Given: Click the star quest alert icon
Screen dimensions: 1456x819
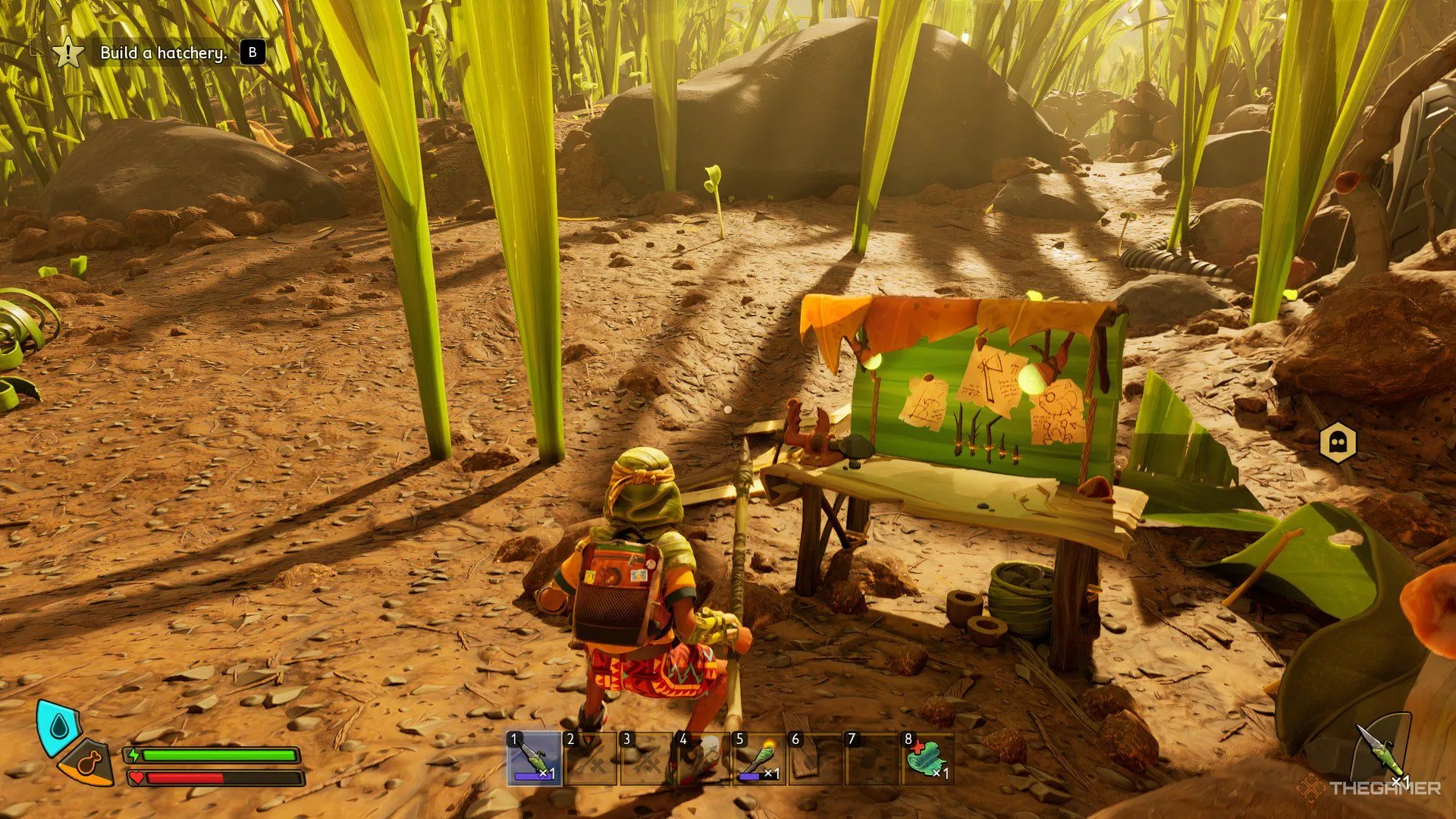Looking at the screenshot, I should (x=68, y=53).
